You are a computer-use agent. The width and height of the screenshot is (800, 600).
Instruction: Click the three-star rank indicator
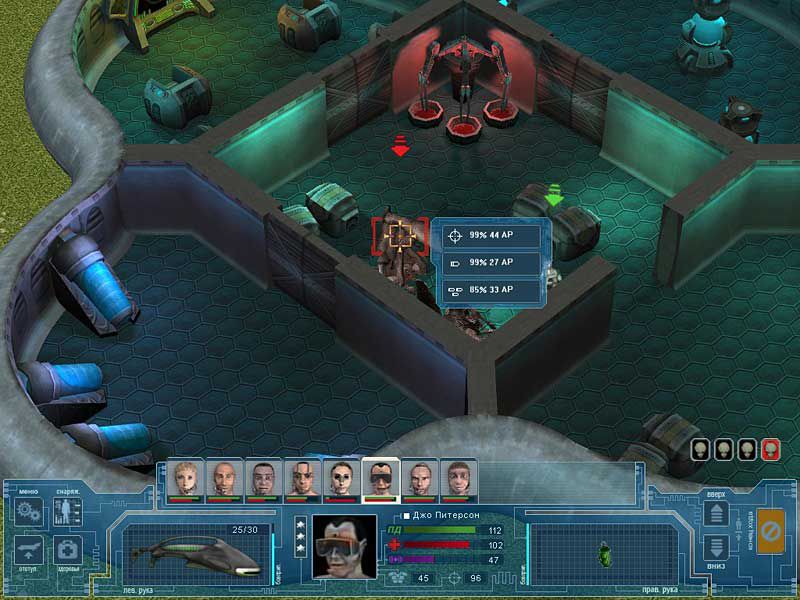tap(299, 538)
